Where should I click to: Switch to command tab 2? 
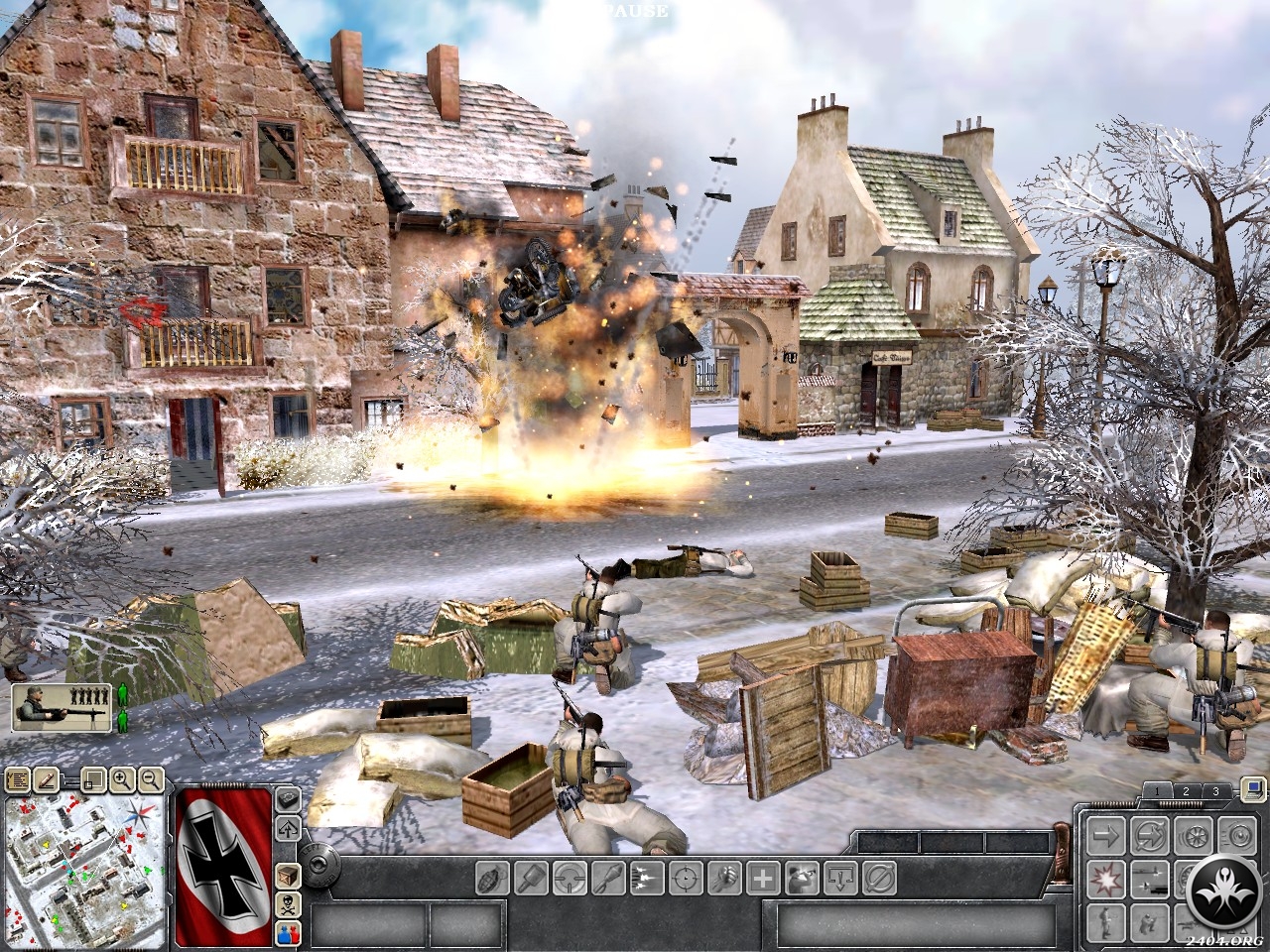(x=1186, y=791)
